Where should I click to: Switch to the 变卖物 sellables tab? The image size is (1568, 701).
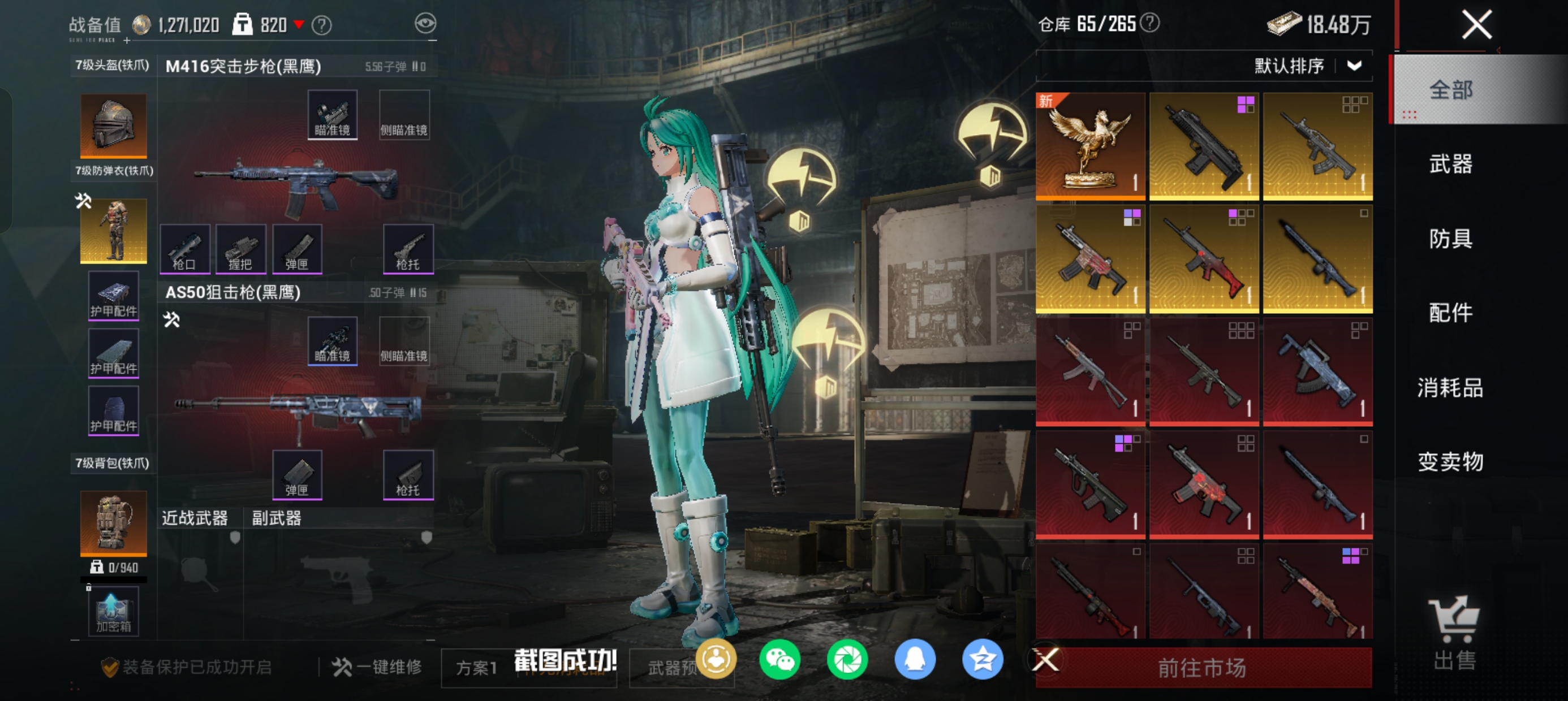(1450, 462)
